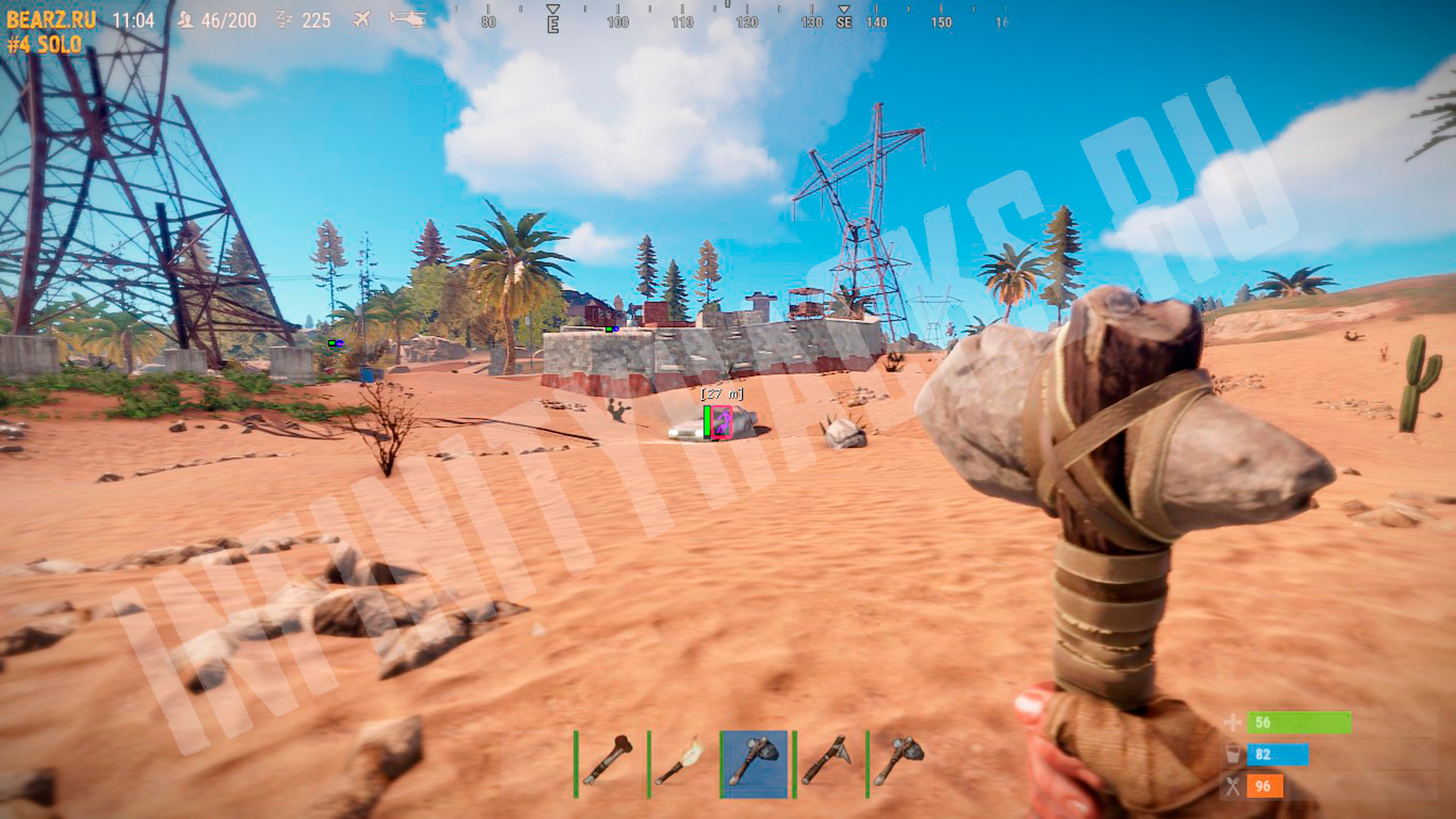
Task: Select the bone club hotbar slot
Action: pyautogui.click(x=609, y=762)
